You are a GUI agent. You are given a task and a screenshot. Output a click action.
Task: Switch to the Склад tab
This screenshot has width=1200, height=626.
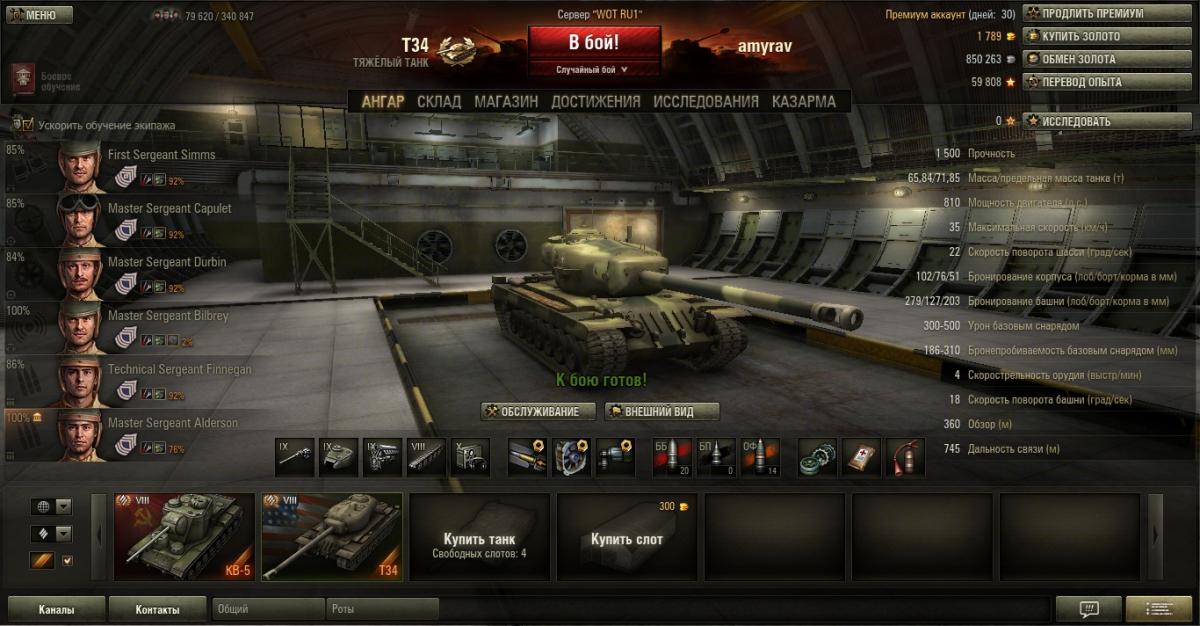(439, 101)
